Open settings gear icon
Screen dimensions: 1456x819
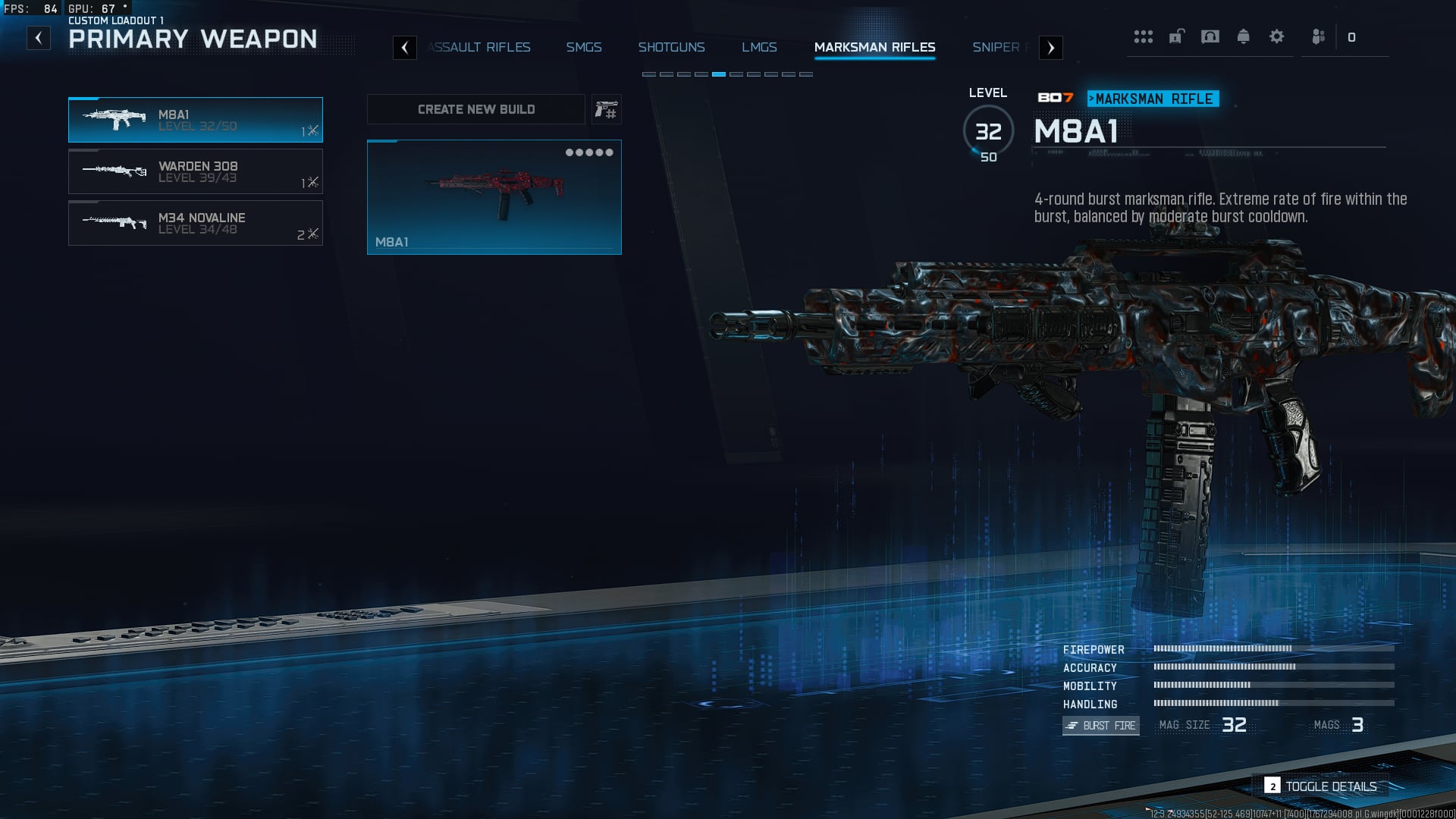tap(1276, 36)
